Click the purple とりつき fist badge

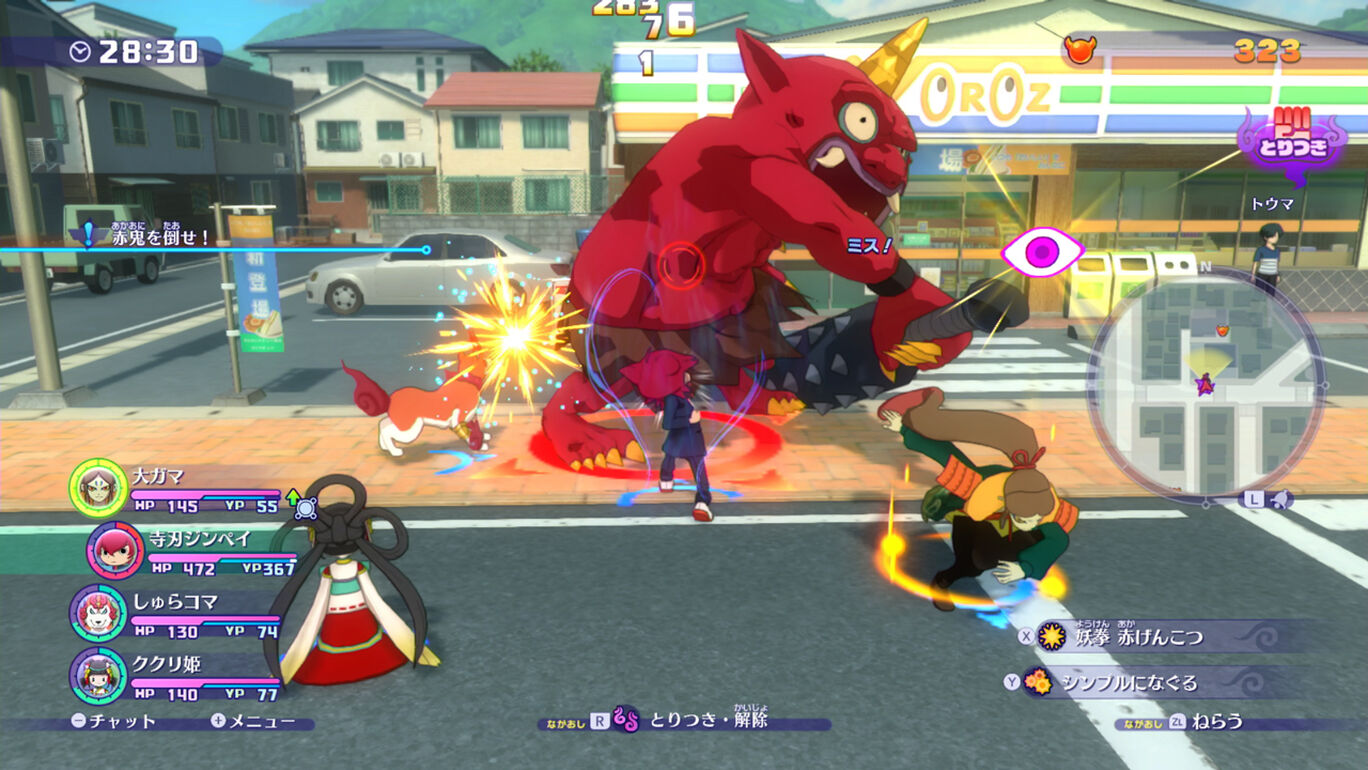[x=1292, y=143]
